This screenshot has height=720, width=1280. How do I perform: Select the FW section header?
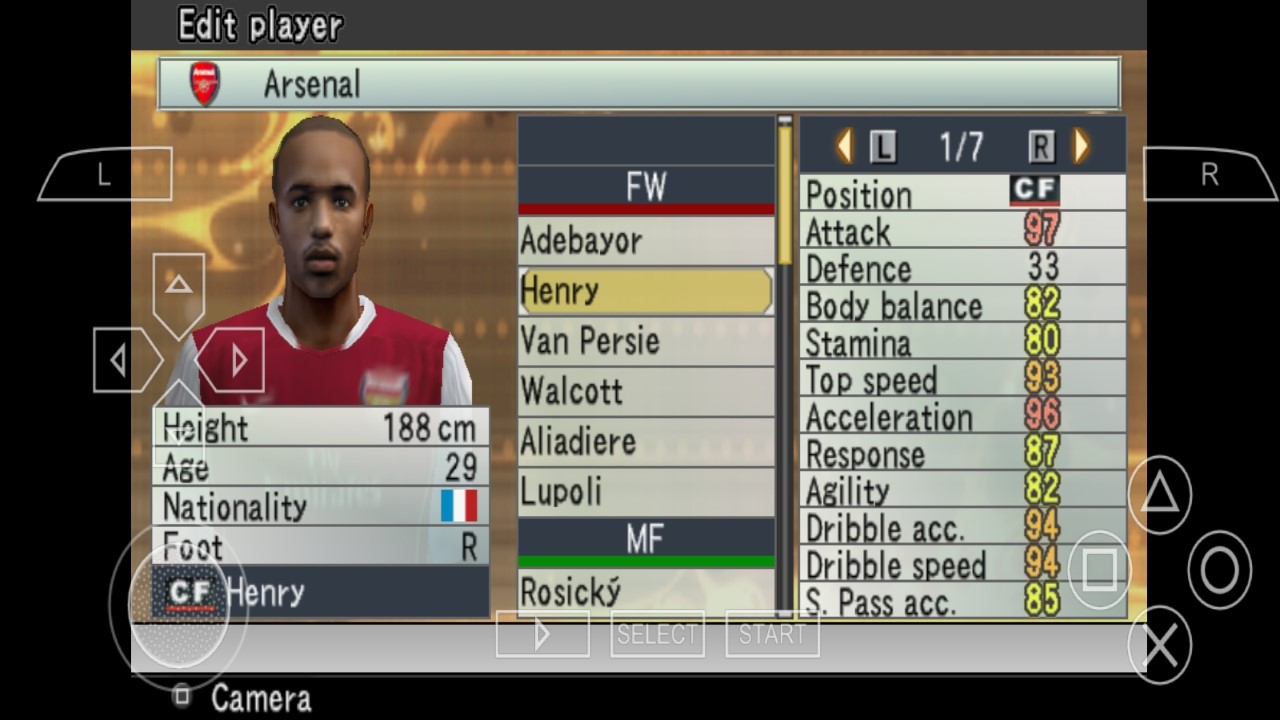pyautogui.click(x=645, y=186)
